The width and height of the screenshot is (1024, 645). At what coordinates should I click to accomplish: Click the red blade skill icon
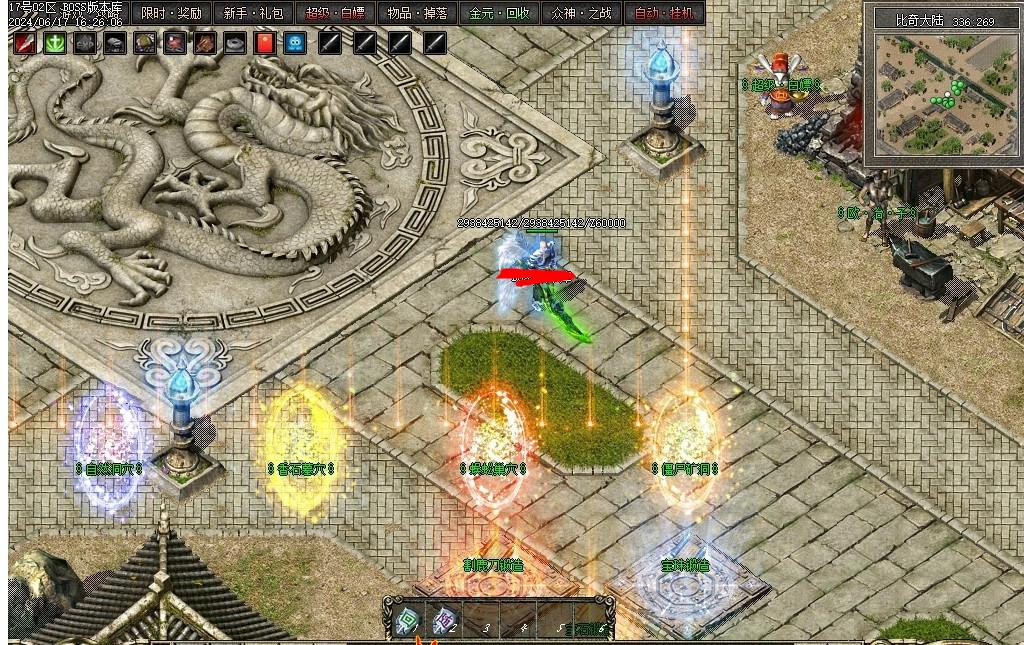click(25, 43)
